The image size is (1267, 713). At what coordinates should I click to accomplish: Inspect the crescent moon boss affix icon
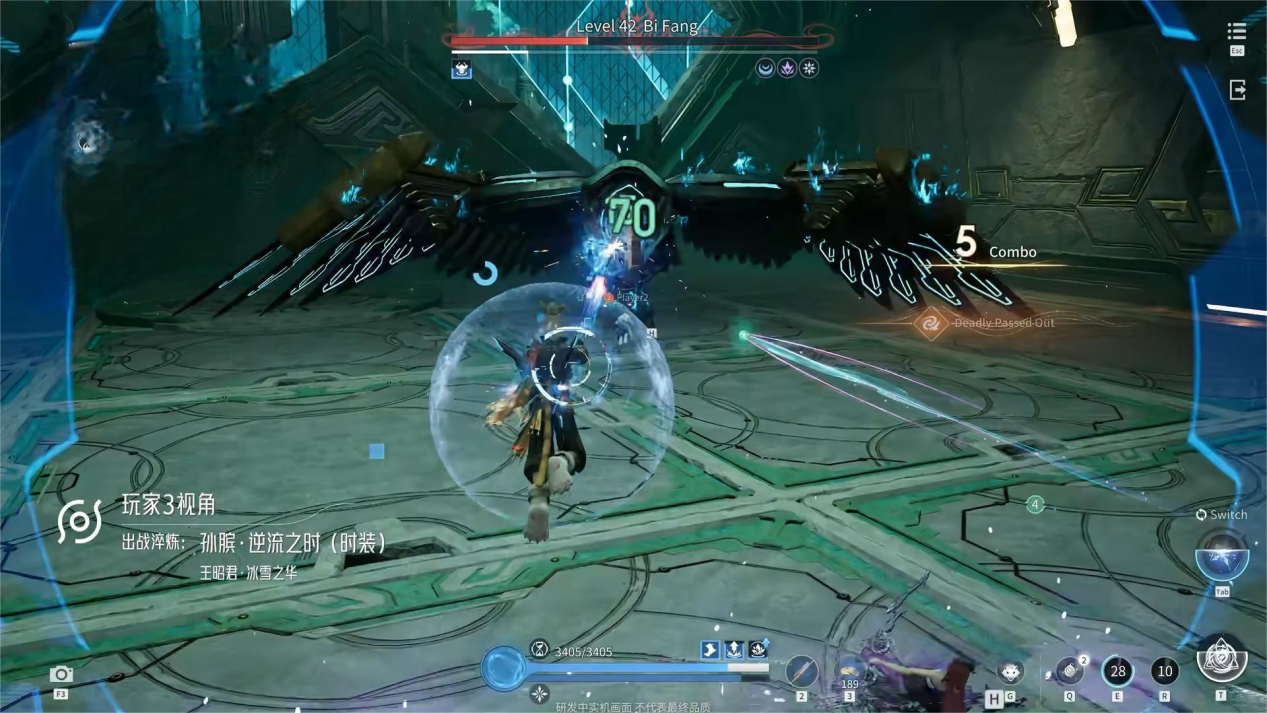[x=765, y=68]
